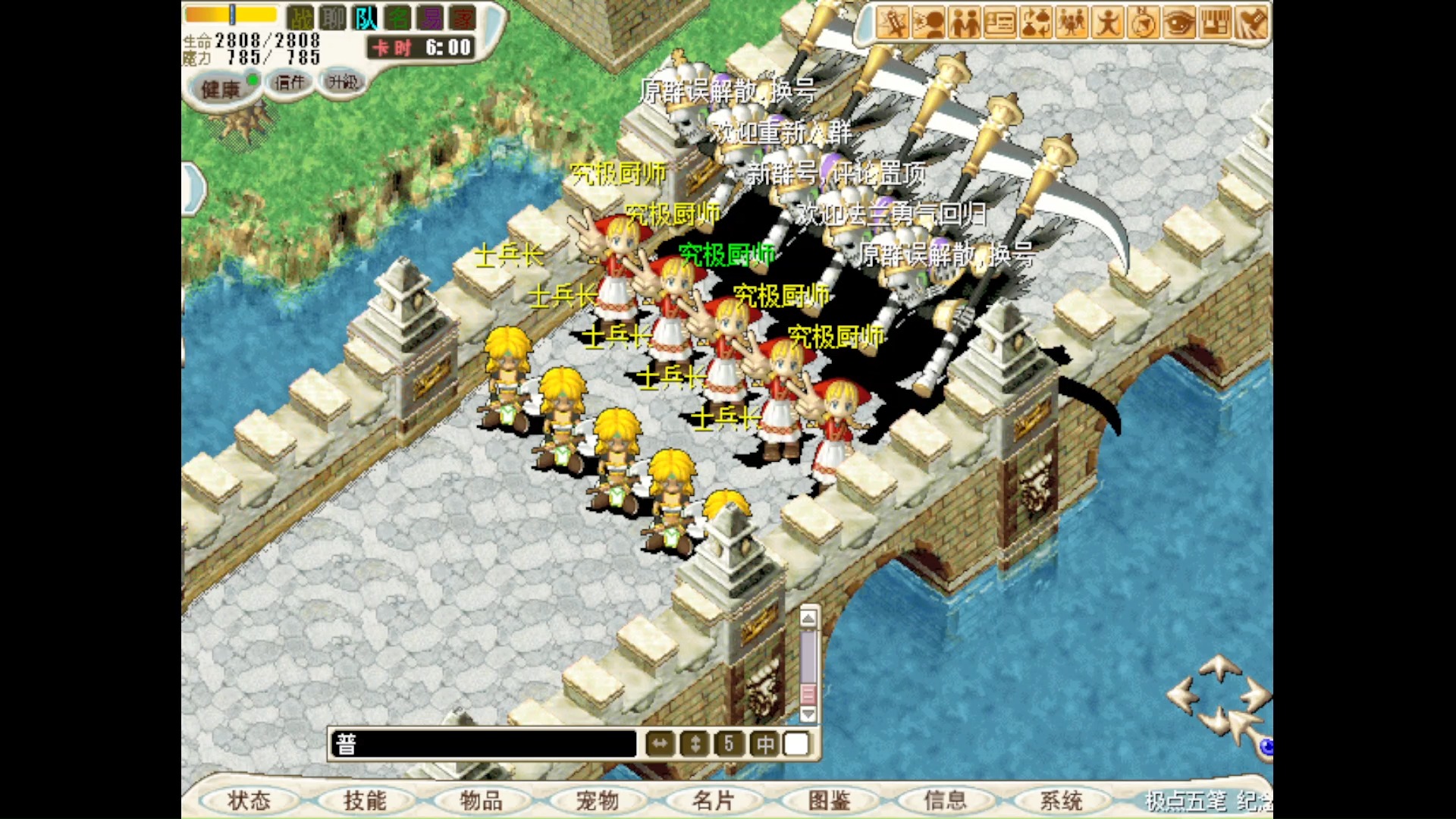Click the 升级 upgrade button
Viewport: 1456px width, 819px height.
click(x=343, y=83)
